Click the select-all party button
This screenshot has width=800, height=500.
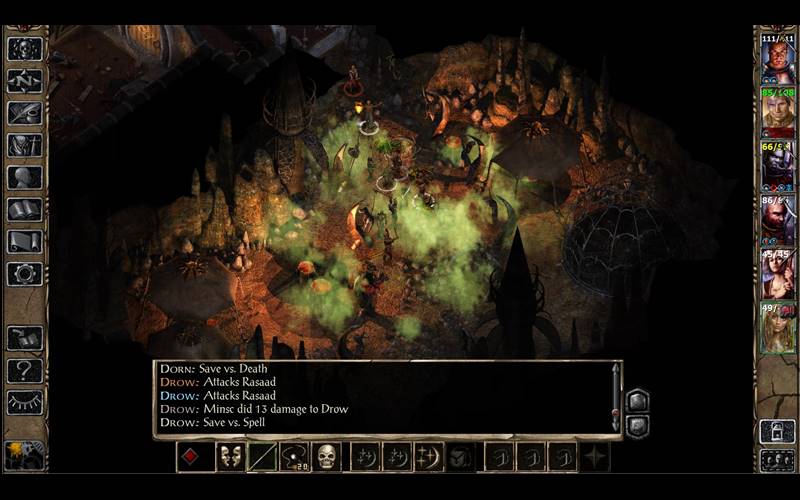777,461
